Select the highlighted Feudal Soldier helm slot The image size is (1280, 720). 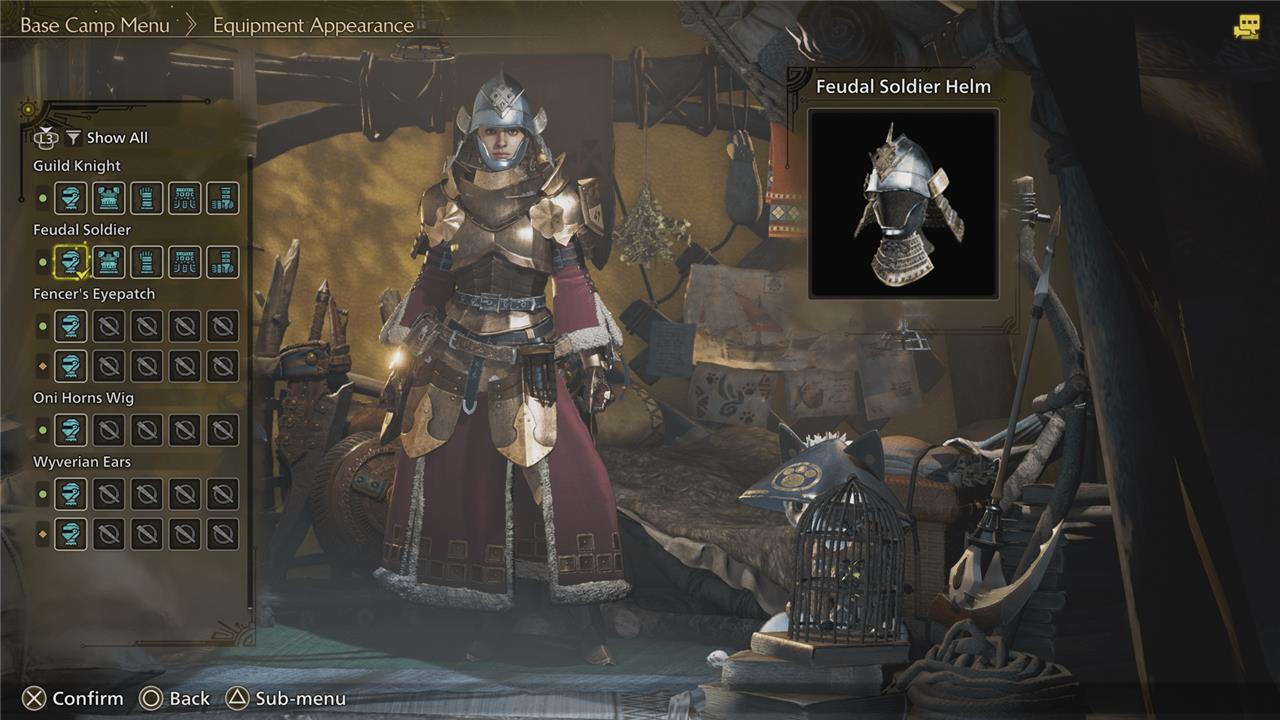(x=70, y=262)
